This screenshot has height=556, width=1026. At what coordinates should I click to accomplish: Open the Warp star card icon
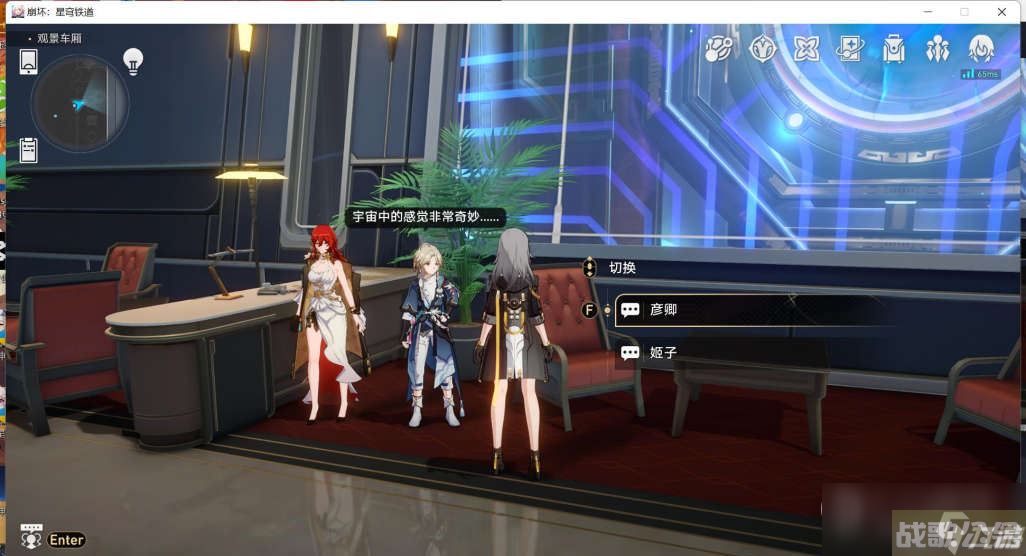(x=851, y=48)
